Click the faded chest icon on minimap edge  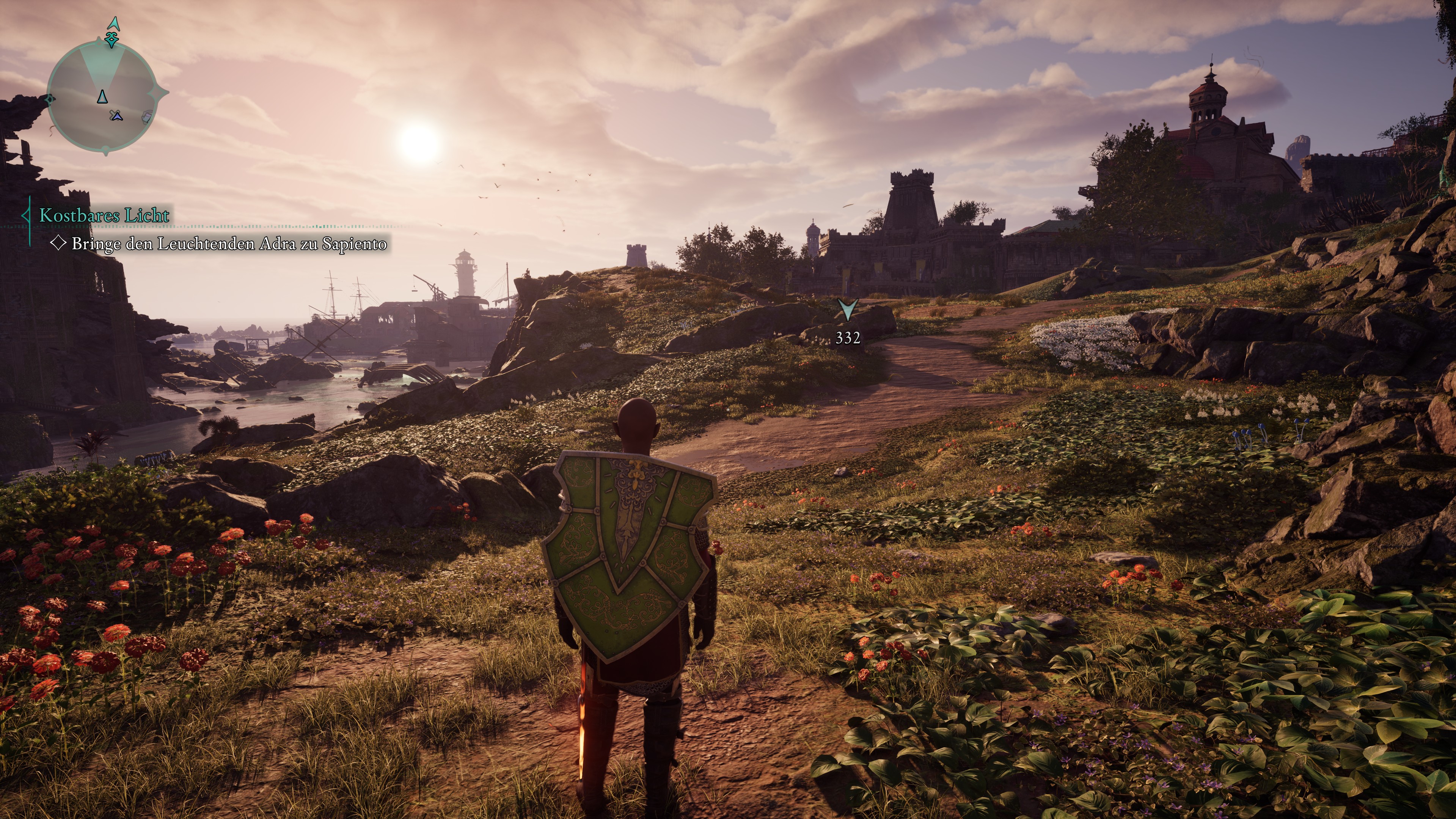[146, 117]
